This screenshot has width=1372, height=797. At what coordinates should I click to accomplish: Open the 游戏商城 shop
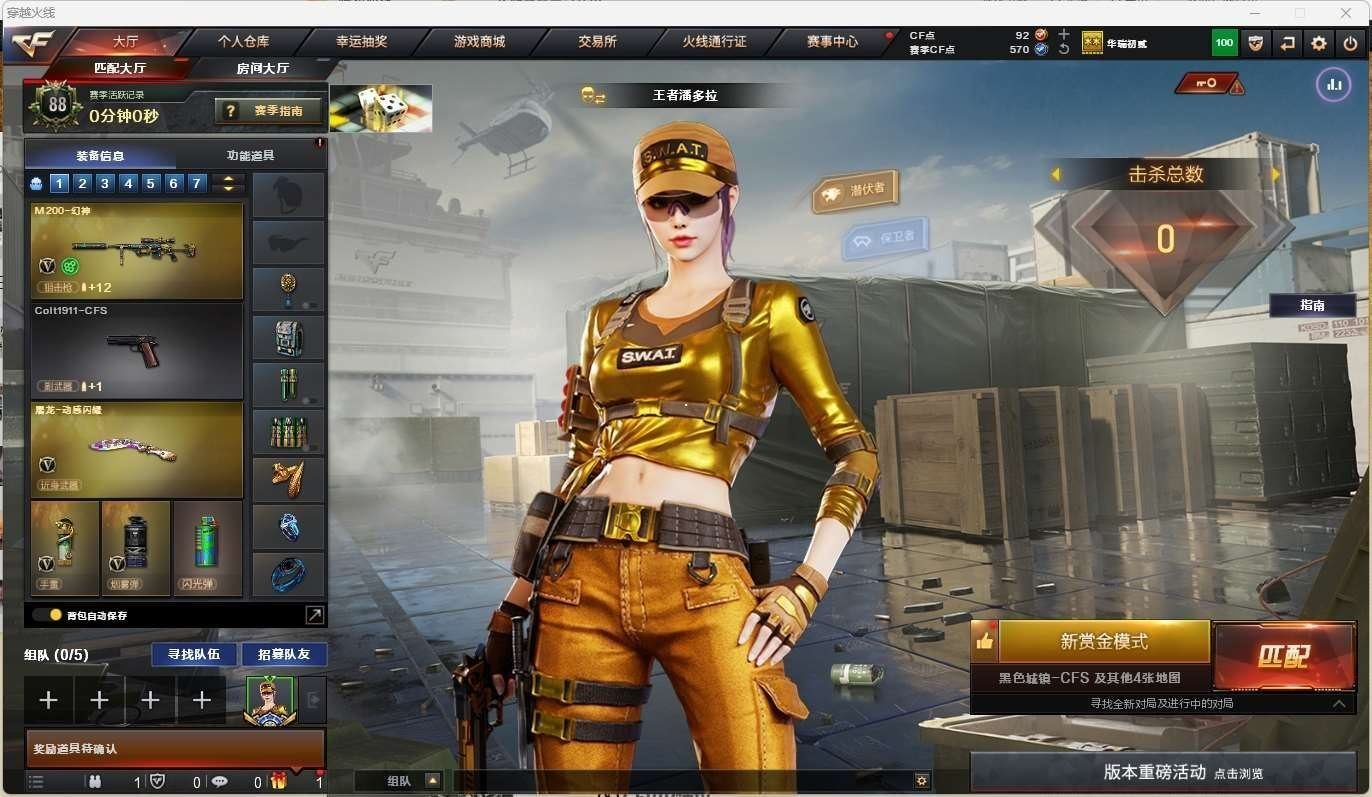pyautogui.click(x=479, y=42)
